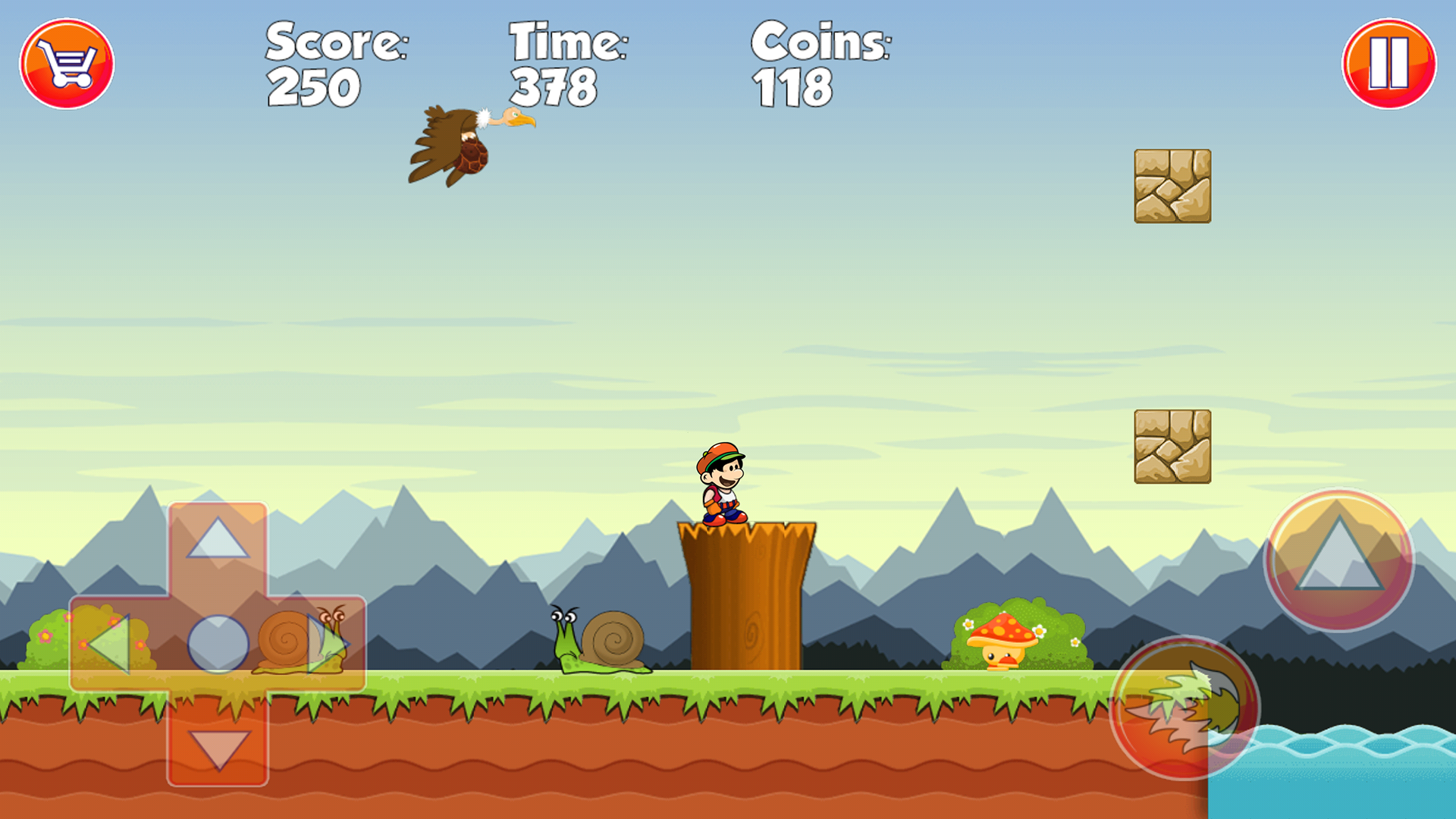Tap the center of the directional pad
This screenshot has width=1456, height=819.
(220, 643)
